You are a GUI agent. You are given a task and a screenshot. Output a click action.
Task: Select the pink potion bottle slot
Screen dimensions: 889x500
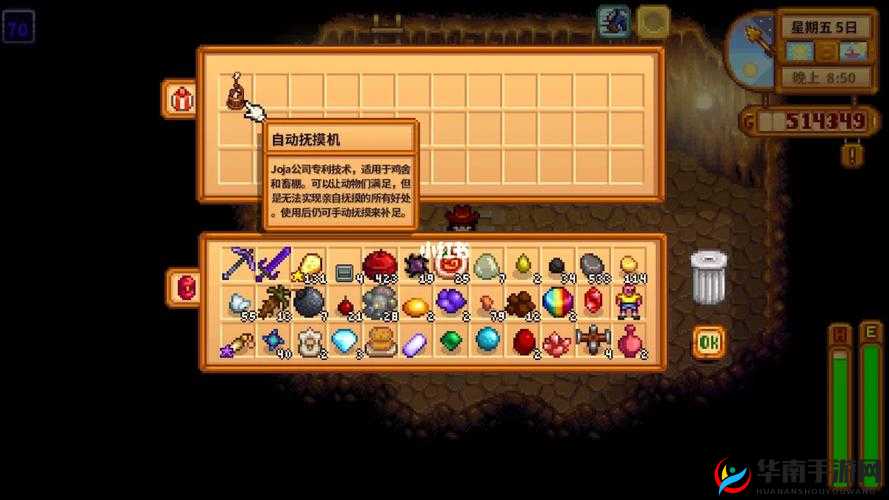click(629, 341)
